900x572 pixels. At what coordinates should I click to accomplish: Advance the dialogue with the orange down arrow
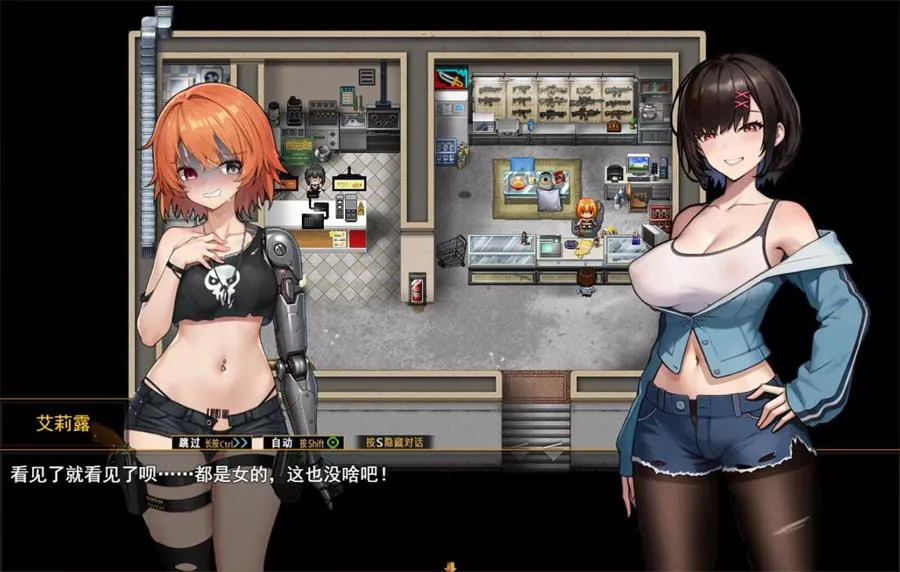pos(449,566)
